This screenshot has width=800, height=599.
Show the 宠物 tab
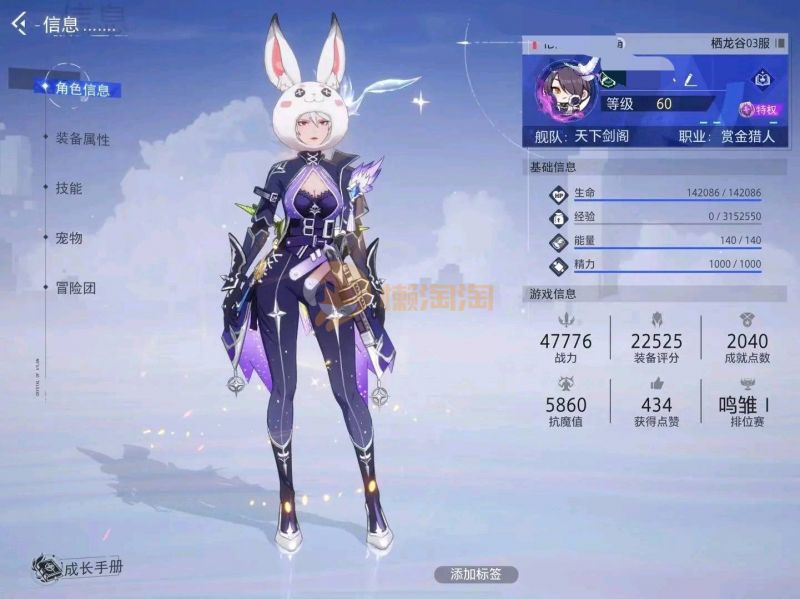click(x=69, y=238)
